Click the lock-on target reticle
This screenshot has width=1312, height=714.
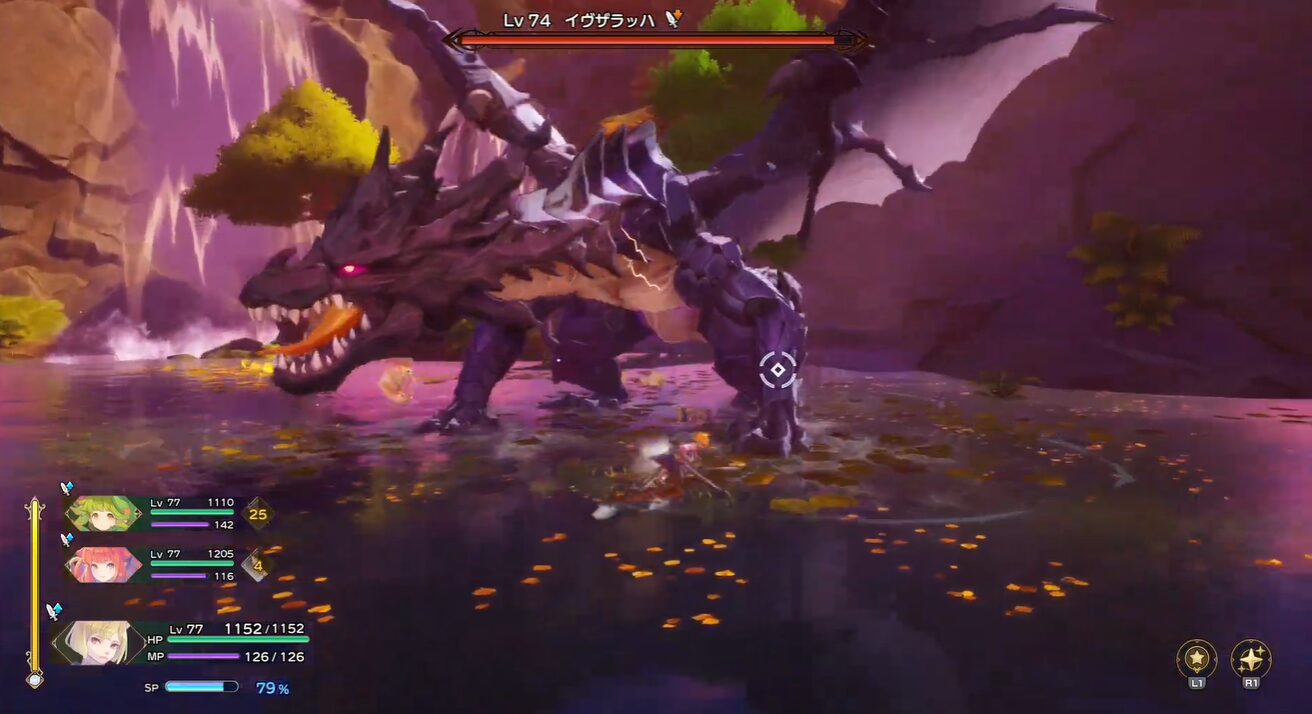tap(777, 370)
